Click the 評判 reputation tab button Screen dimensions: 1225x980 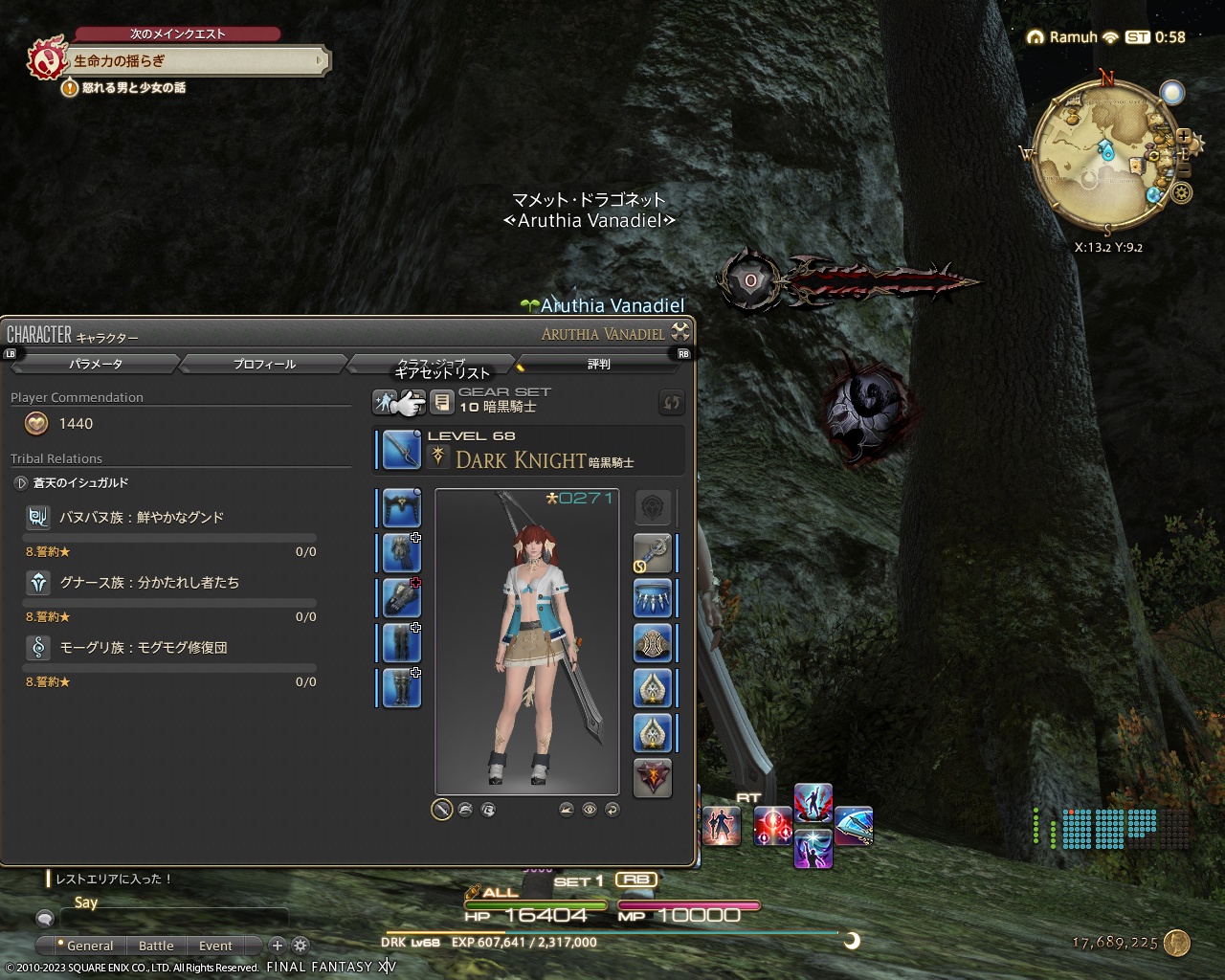[600, 364]
